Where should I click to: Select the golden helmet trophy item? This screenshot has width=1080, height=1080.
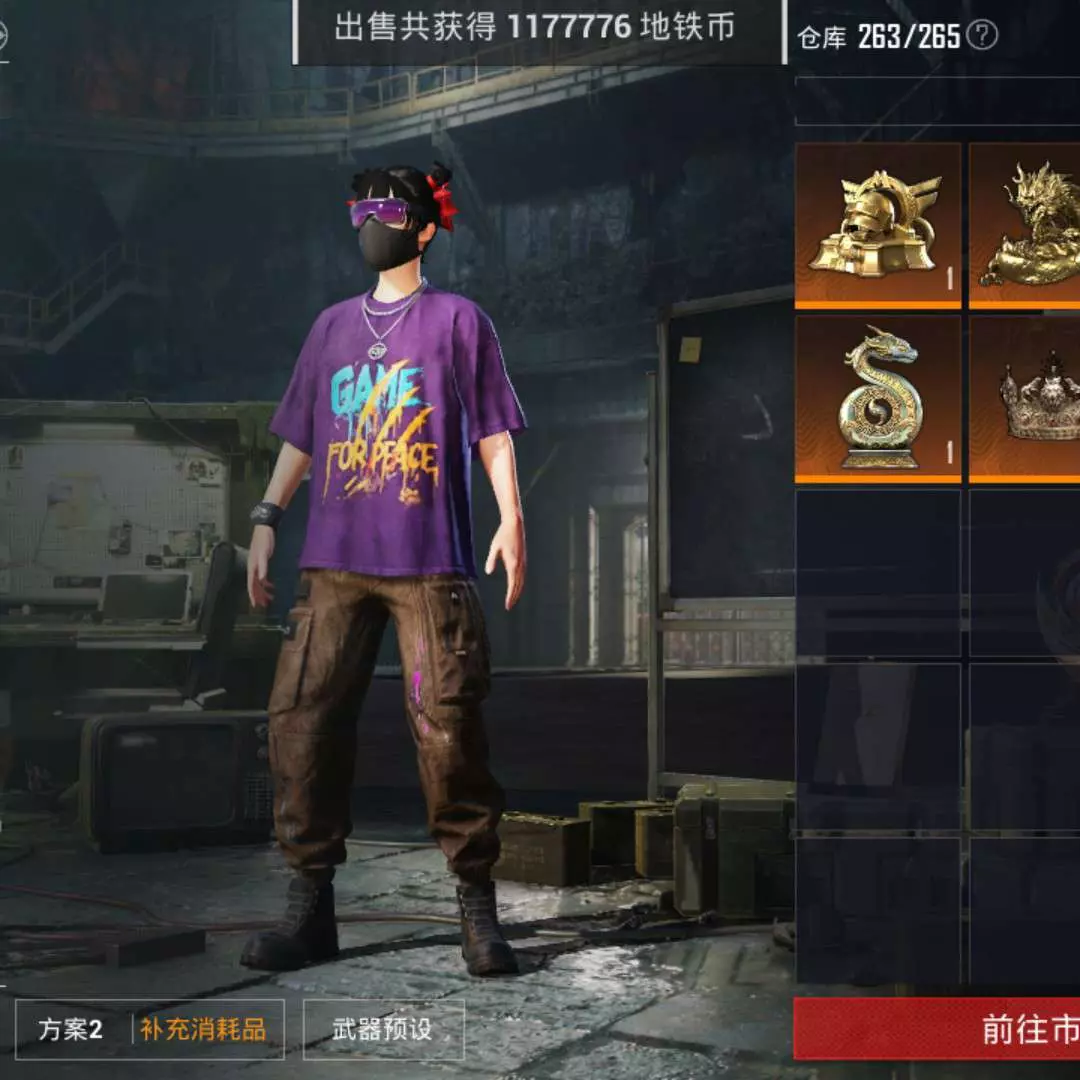[x=878, y=225]
